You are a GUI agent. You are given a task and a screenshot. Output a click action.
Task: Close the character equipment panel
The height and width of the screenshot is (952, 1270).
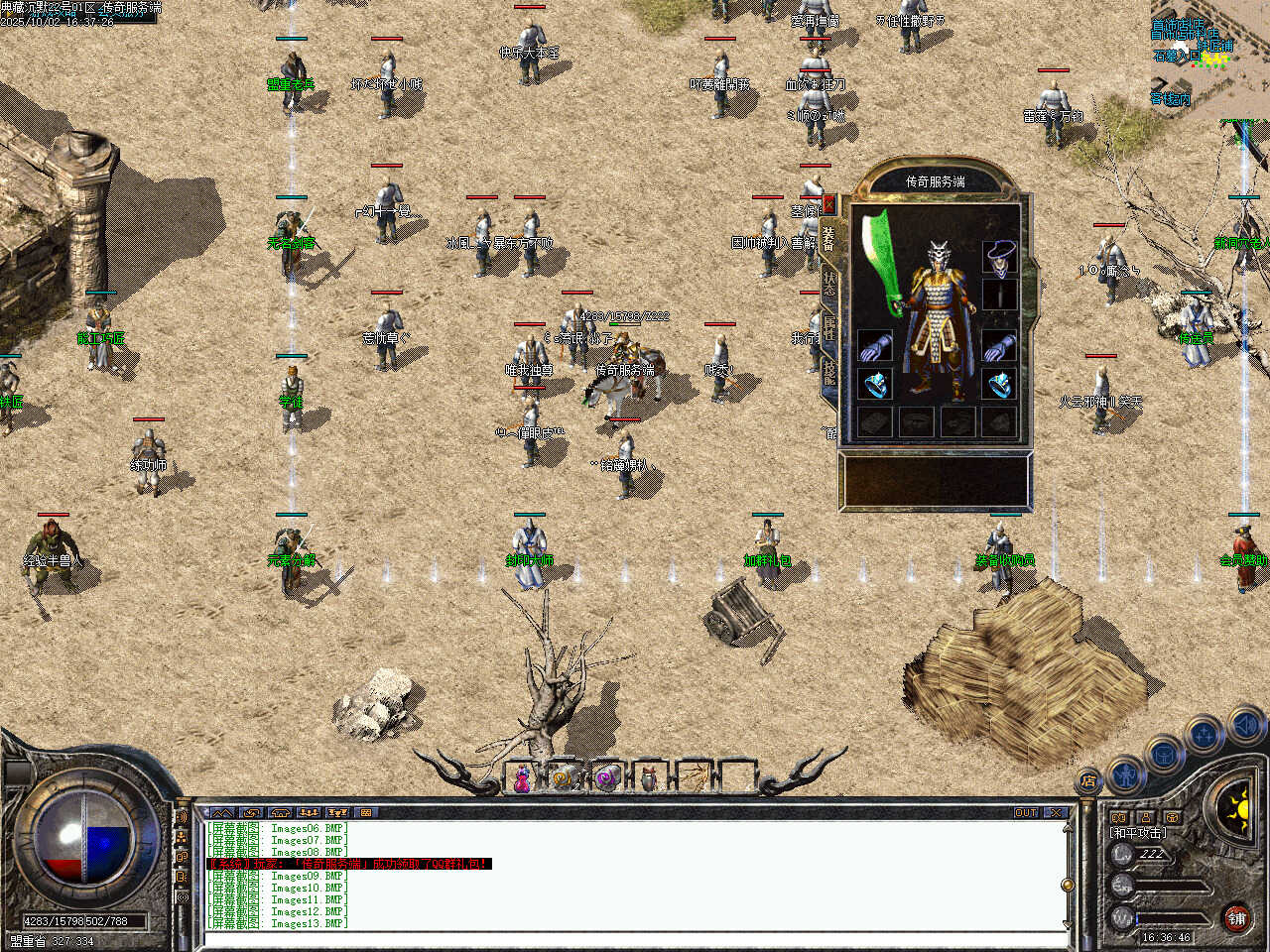[x=829, y=205]
